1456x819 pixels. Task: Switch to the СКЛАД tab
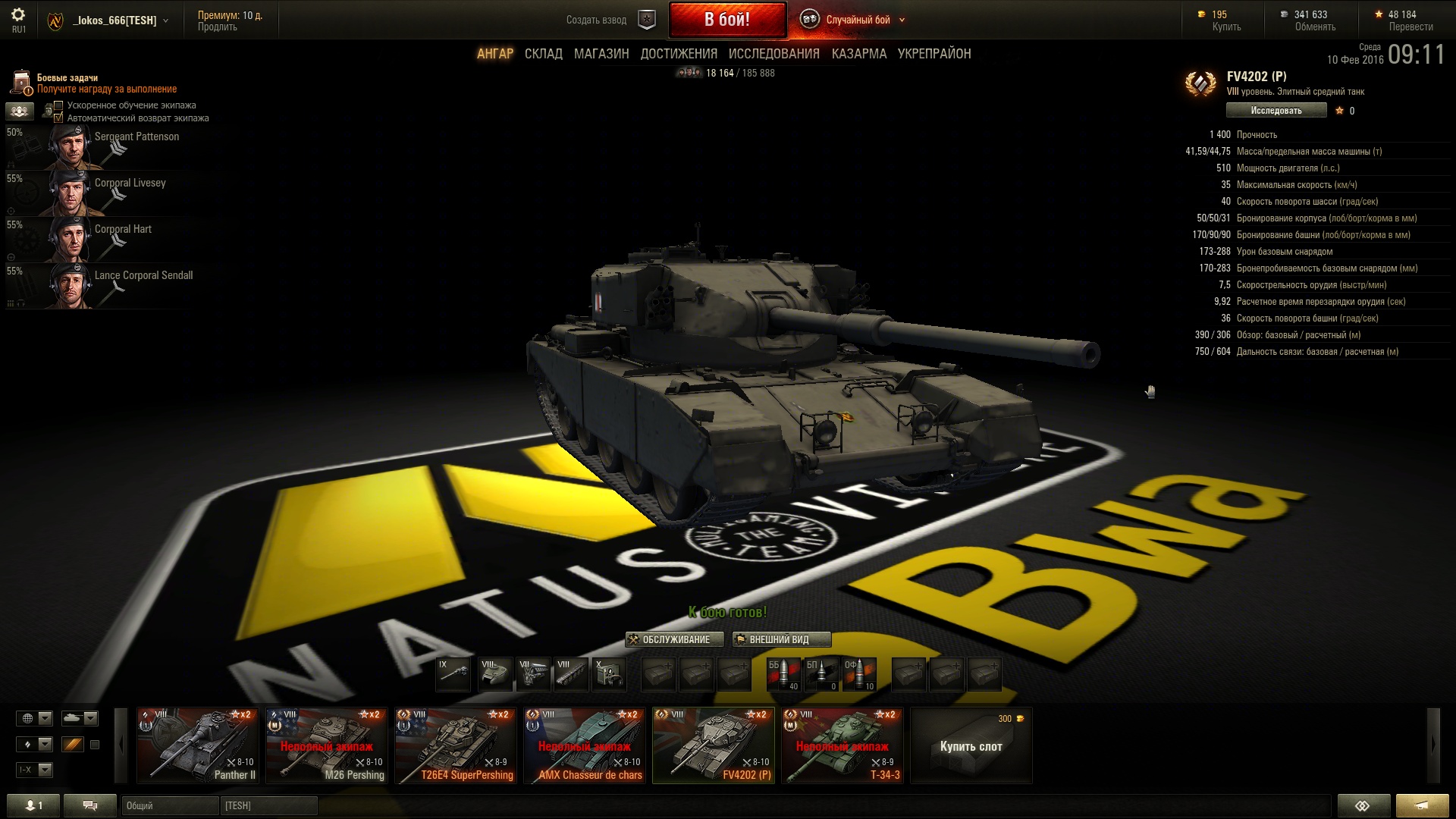[543, 54]
